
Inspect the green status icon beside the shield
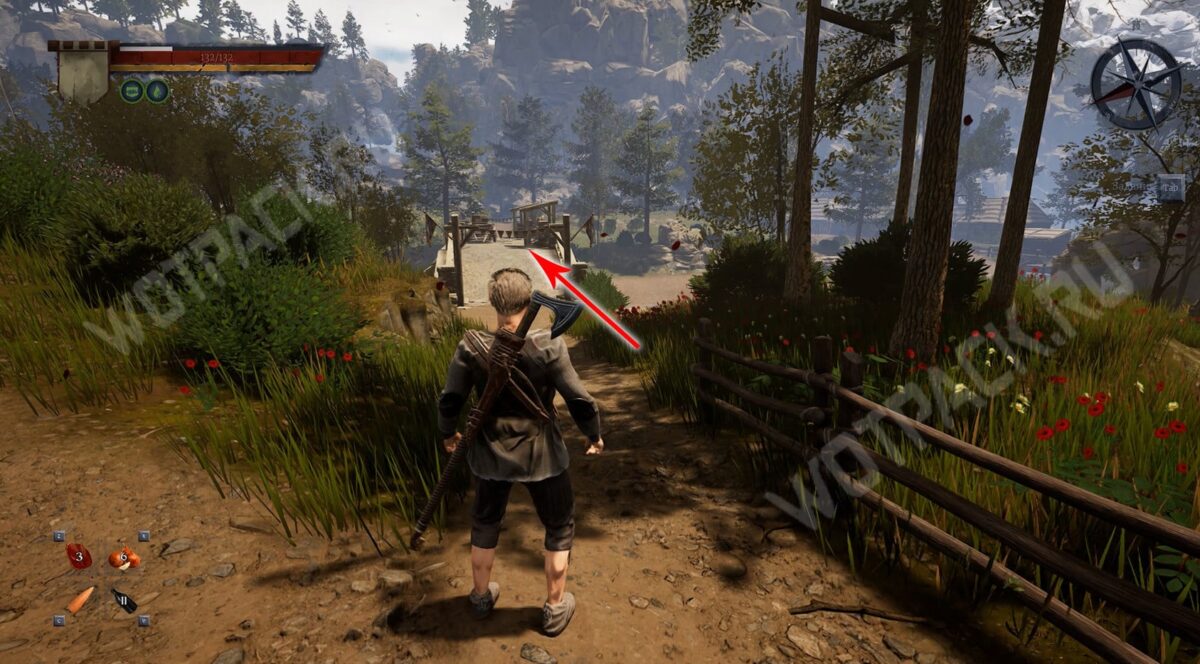pyautogui.click(x=132, y=91)
